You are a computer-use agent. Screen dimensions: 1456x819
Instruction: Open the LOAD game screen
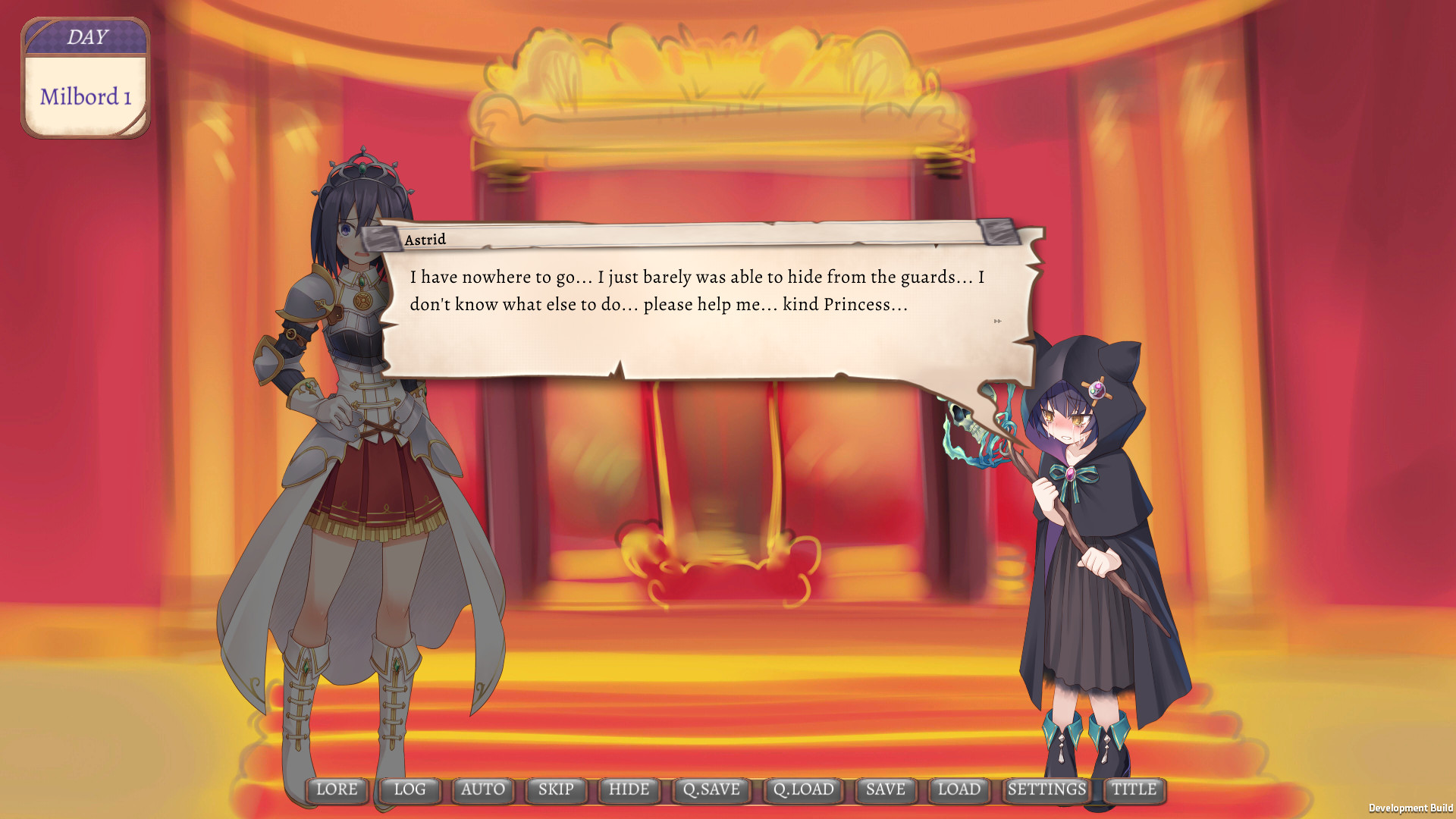coord(959,789)
